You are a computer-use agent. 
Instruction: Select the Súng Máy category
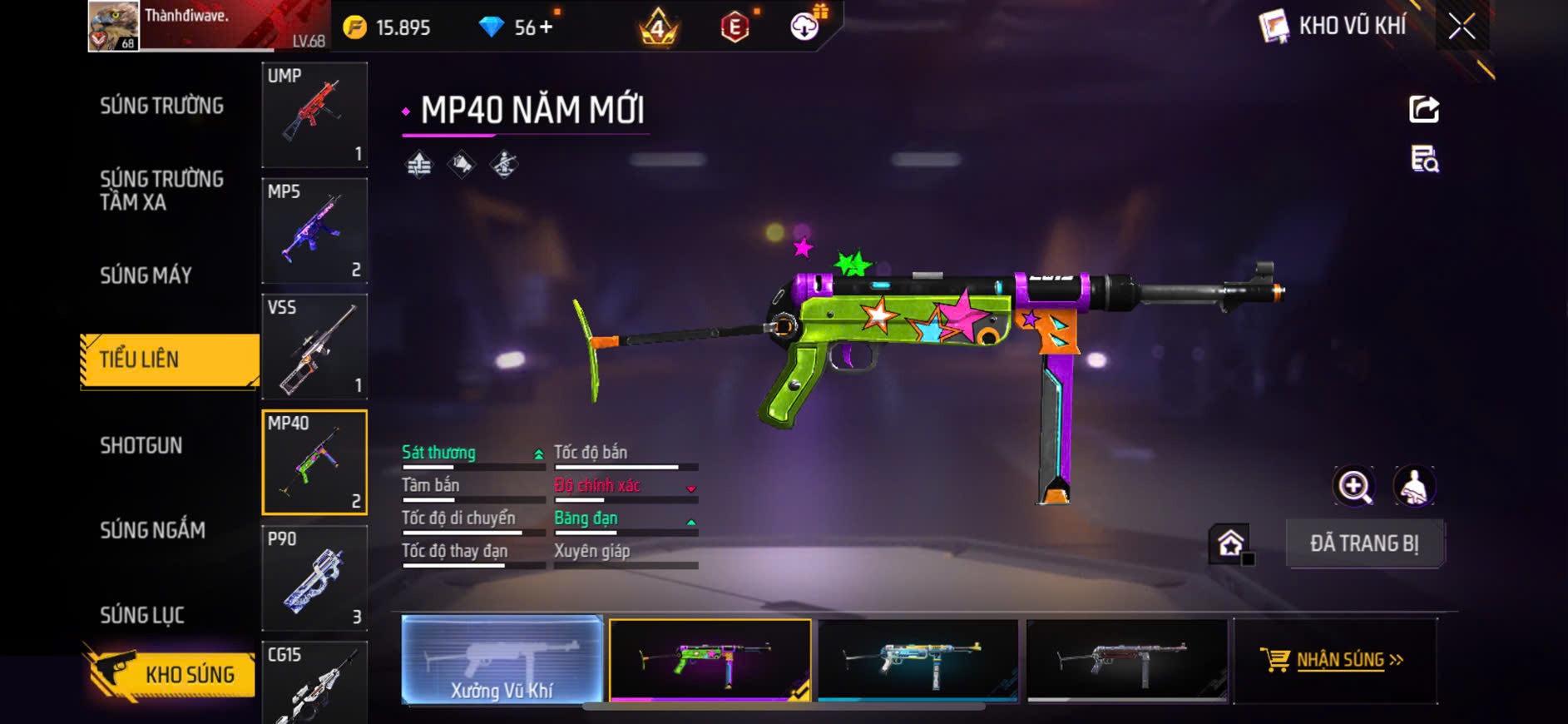coord(146,275)
